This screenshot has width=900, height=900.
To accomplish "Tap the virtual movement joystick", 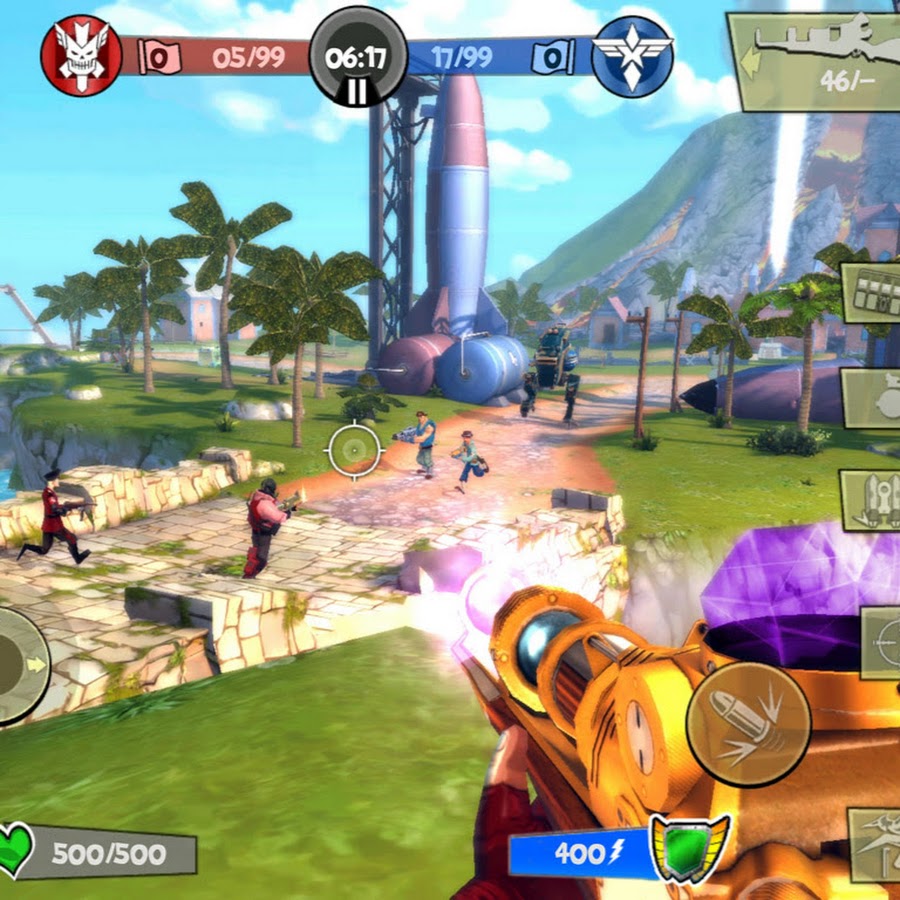I will click(20, 665).
